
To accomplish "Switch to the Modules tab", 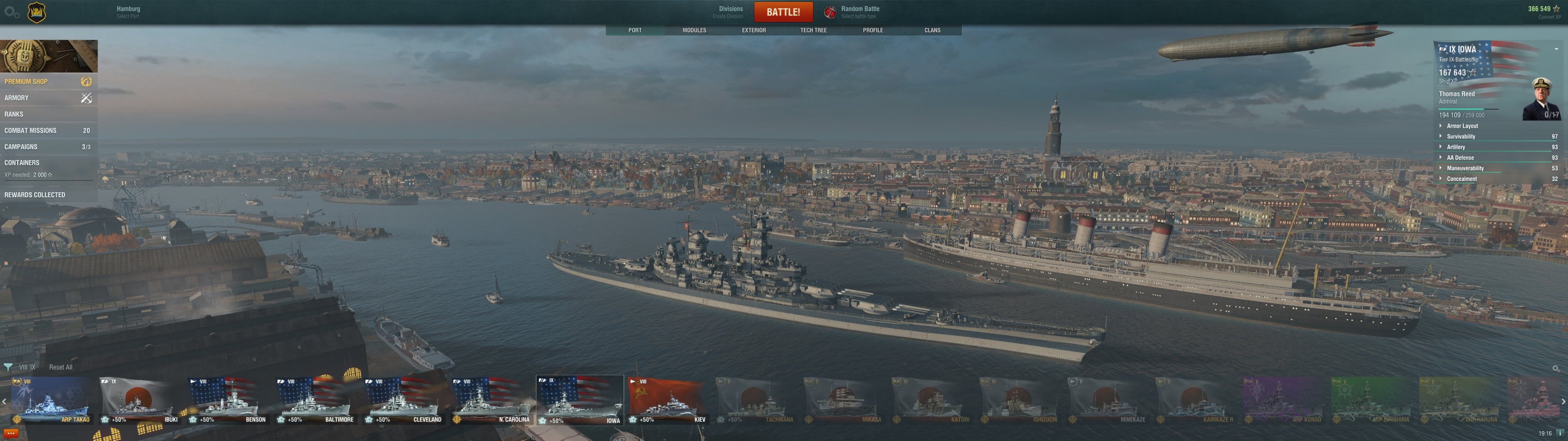I will 694,30.
